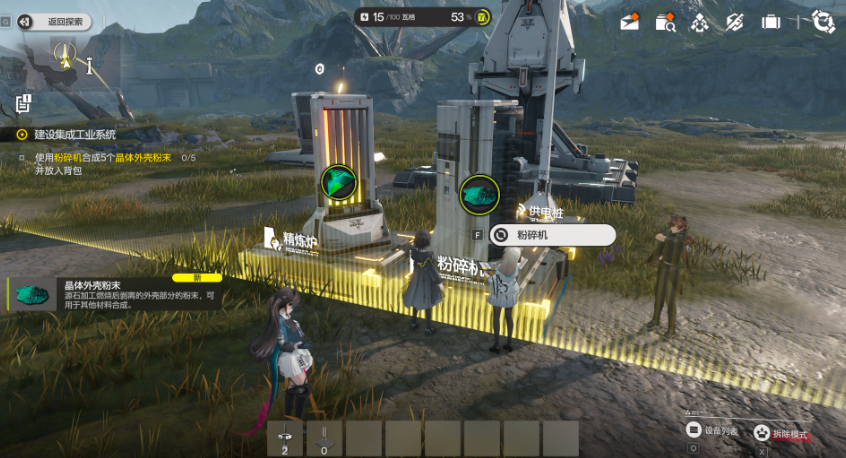The height and width of the screenshot is (458, 846).
Task: Click the 晶体外壳粉末 item notification
Action: pyautogui.click(x=115, y=292)
